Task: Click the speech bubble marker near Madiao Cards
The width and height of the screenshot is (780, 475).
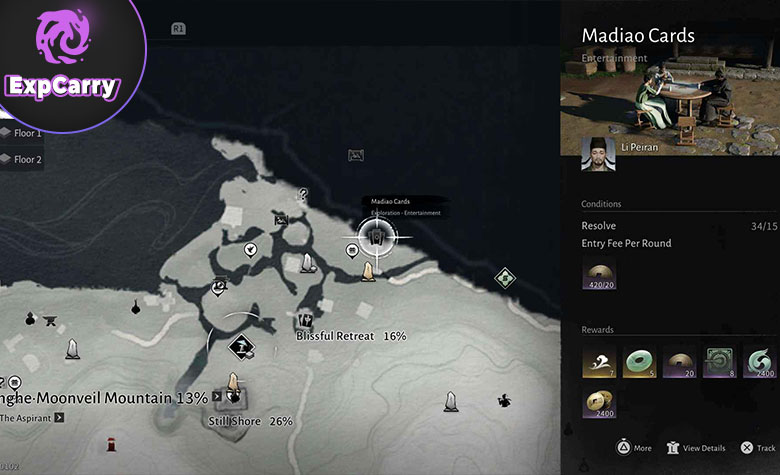Action: 353,251
